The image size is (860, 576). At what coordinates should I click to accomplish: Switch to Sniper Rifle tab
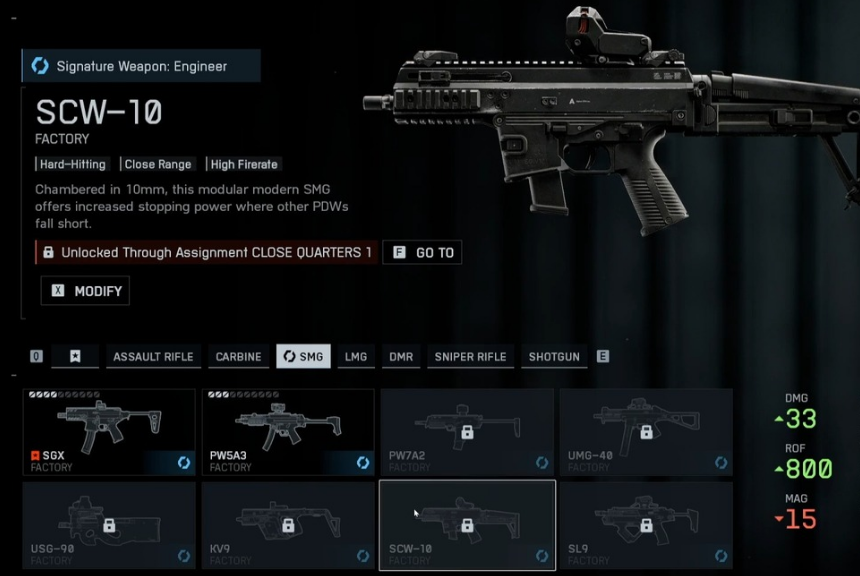[x=470, y=357]
